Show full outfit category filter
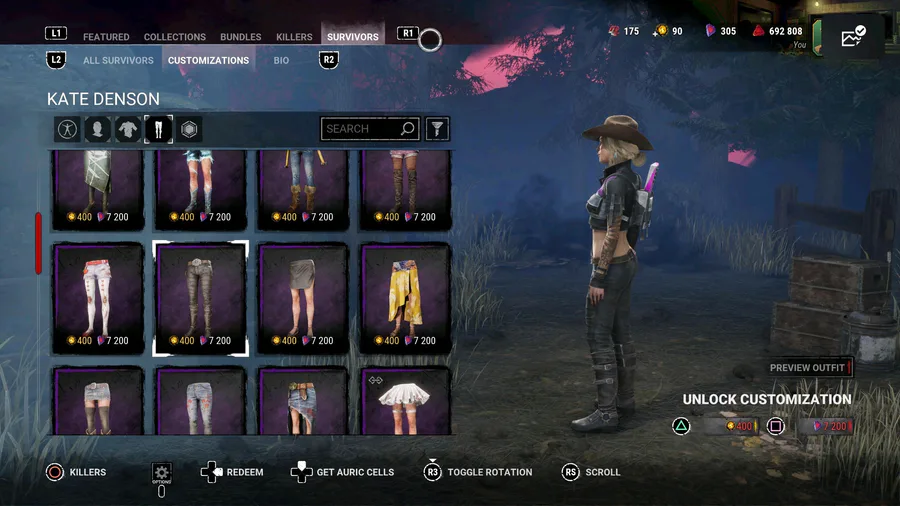 click(x=67, y=129)
